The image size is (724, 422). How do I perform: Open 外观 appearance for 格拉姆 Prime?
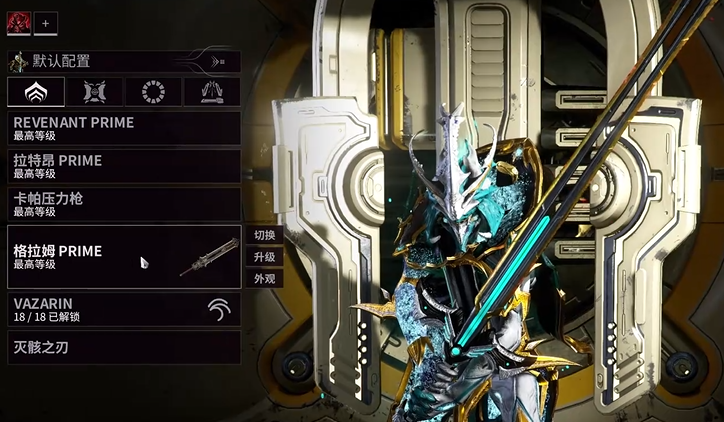pyautogui.click(x=264, y=279)
